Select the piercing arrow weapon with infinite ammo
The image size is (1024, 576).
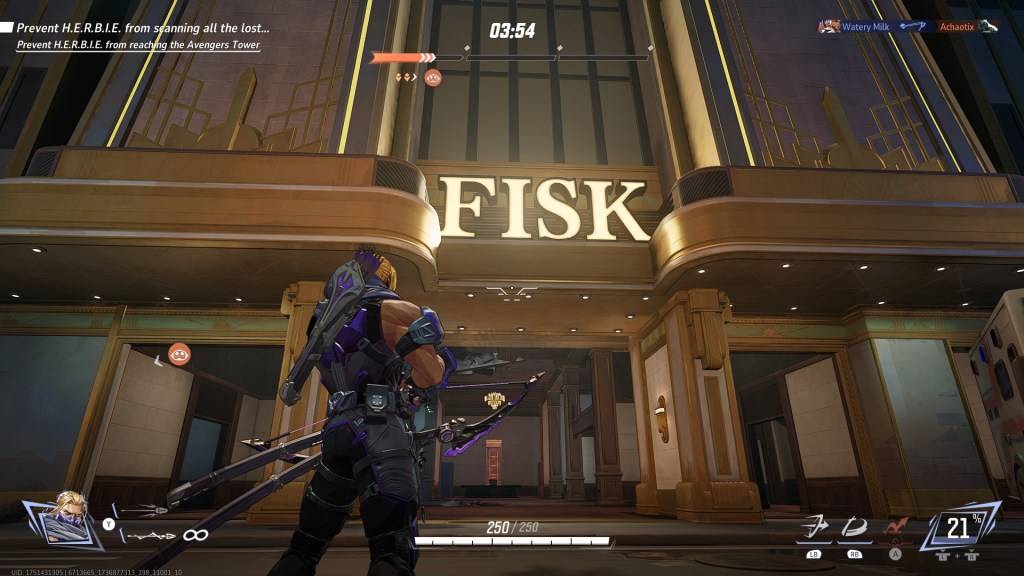coord(152,535)
